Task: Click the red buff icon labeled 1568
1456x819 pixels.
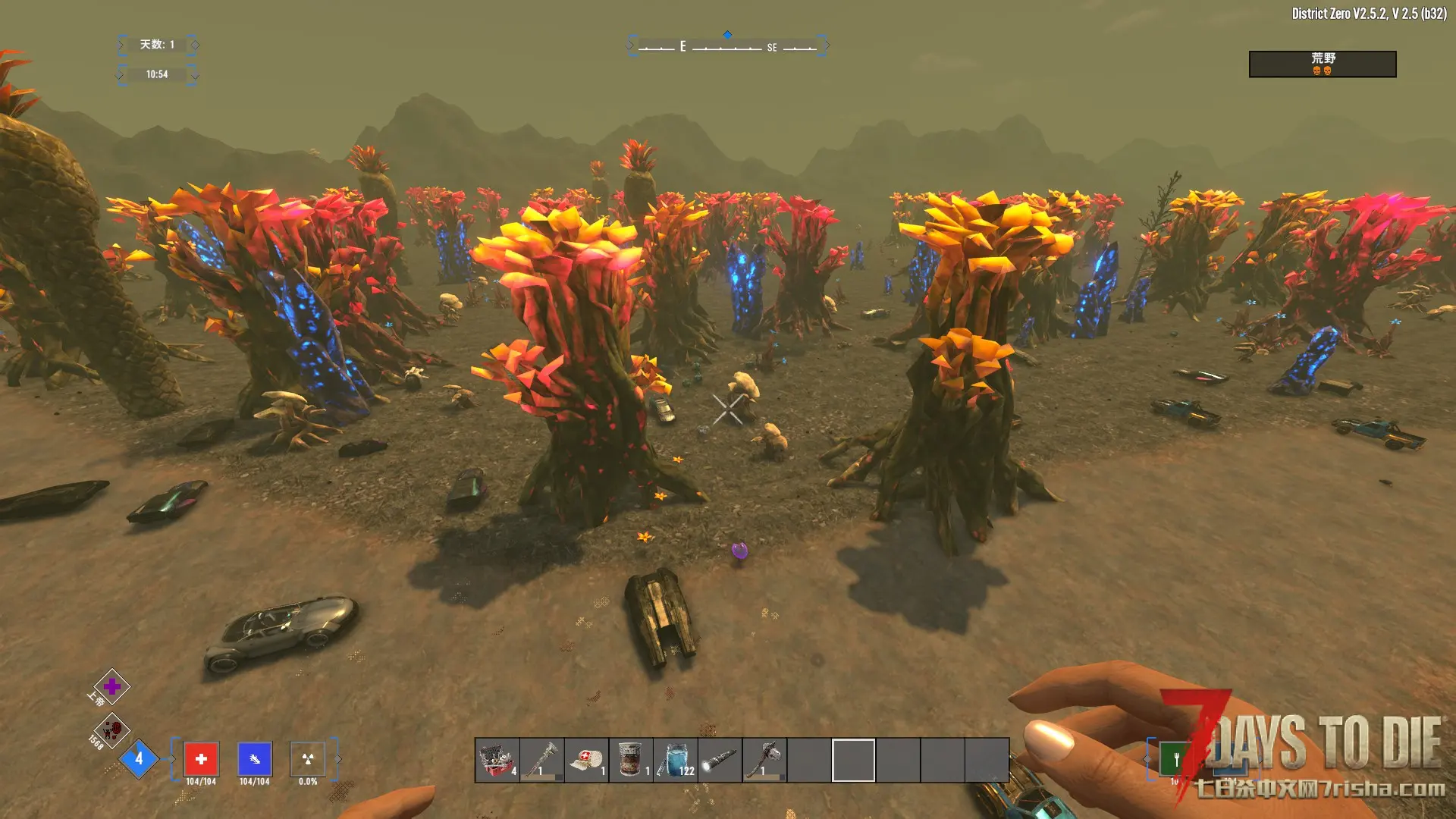Action: (x=112, y=730)
